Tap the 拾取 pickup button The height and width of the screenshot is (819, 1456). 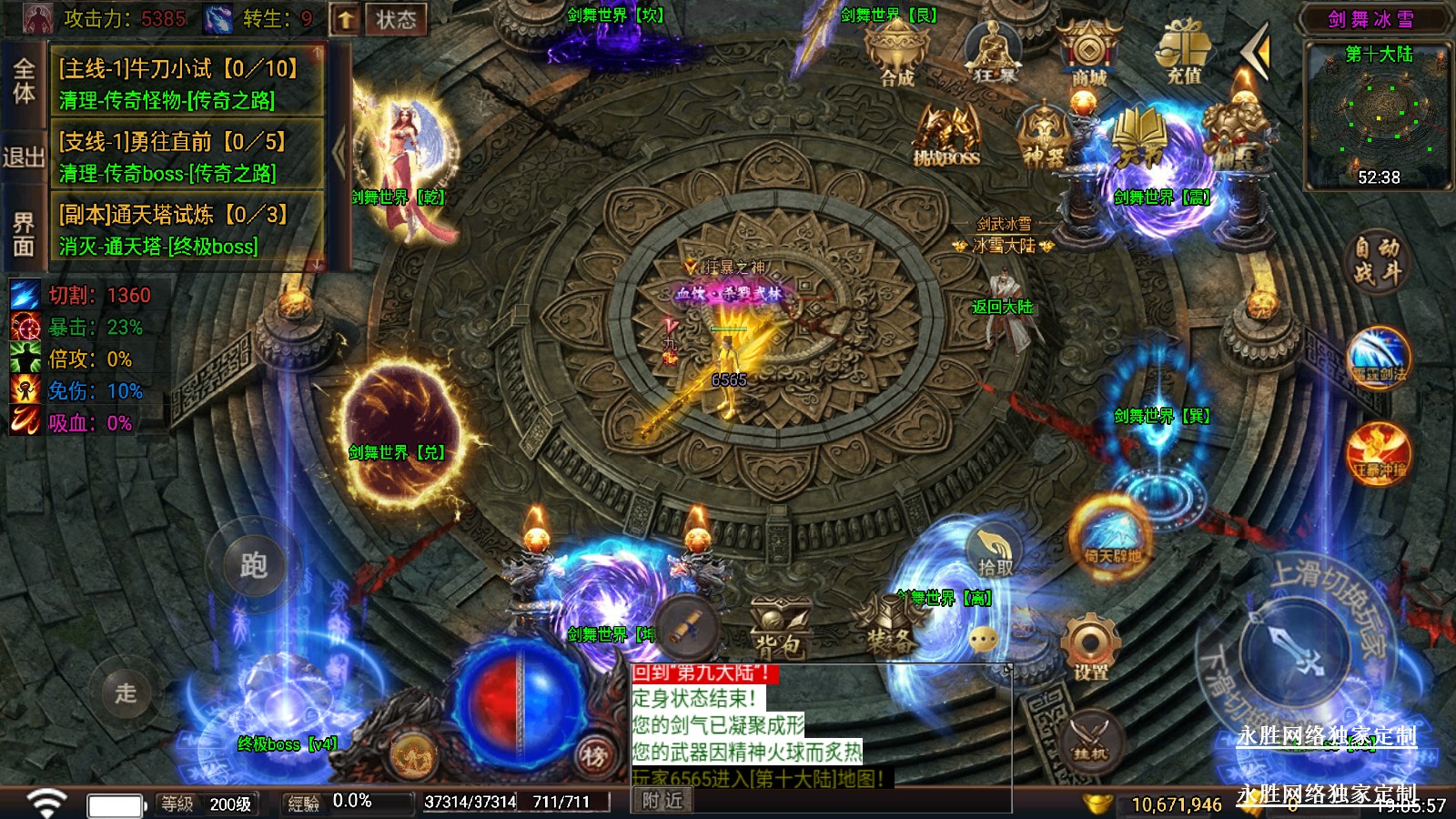click(995, 551)
